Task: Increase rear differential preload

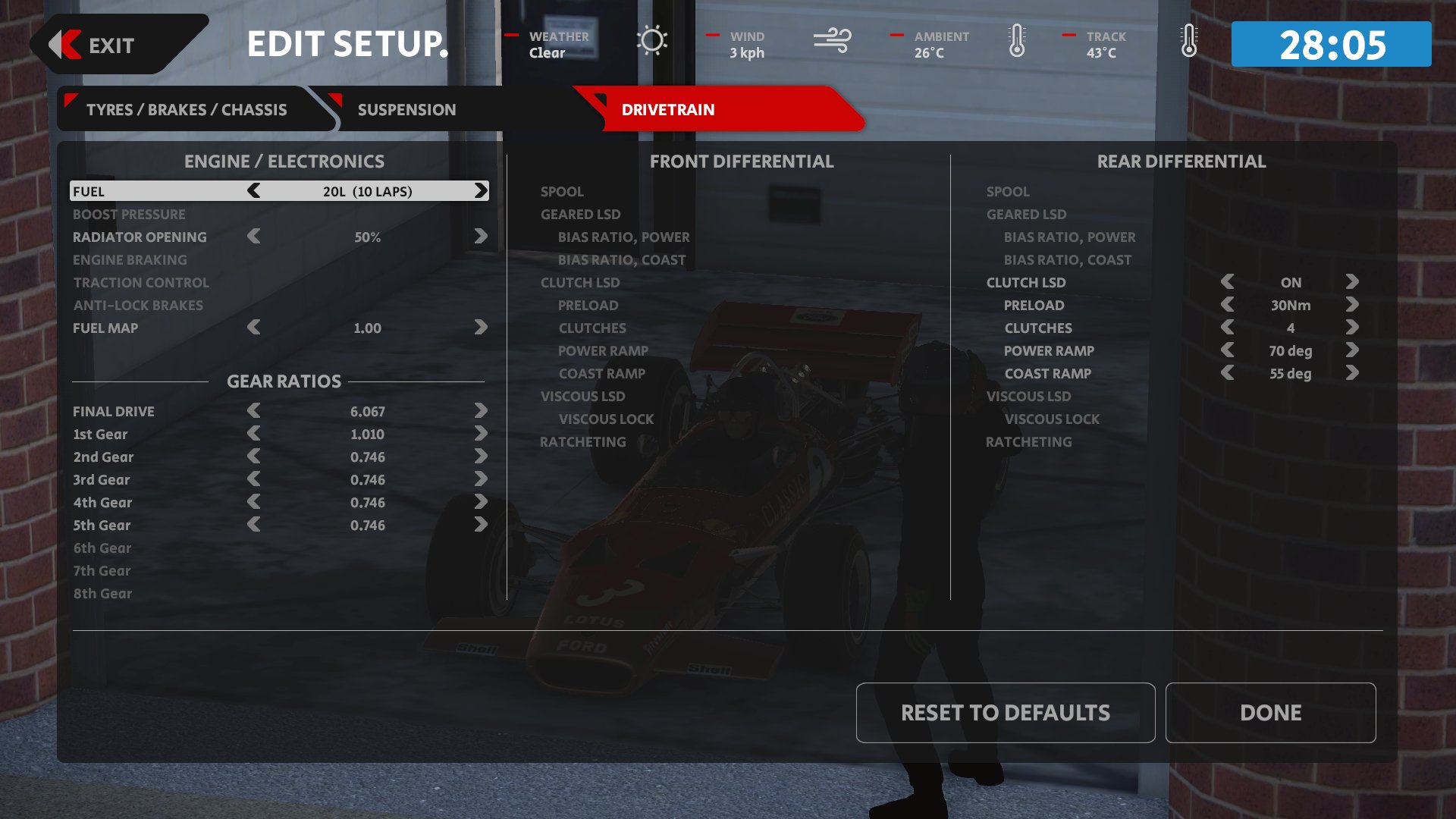Action: tap(1352, 305)
